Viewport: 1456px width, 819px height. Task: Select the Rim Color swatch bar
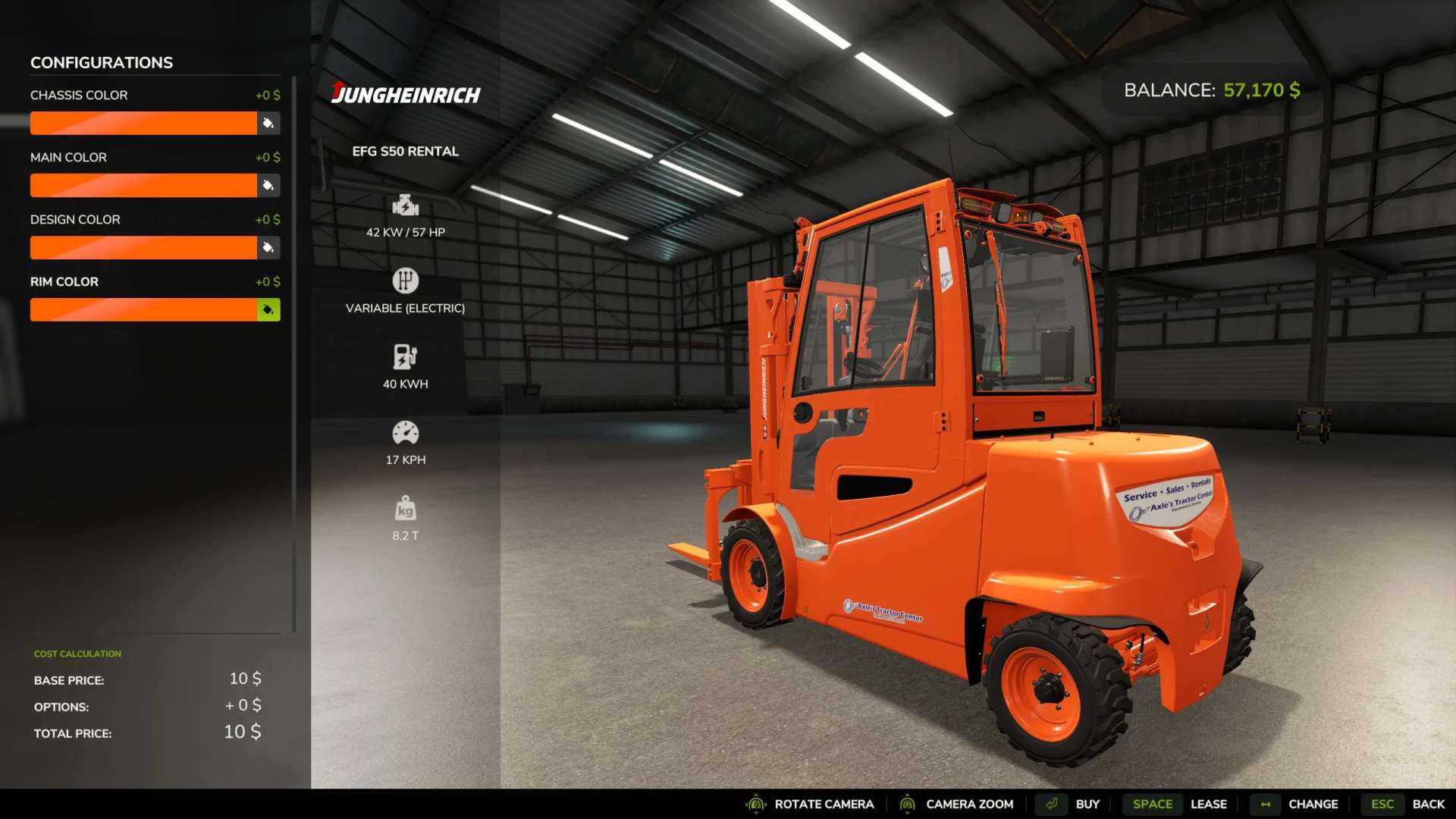pos(143,309)
